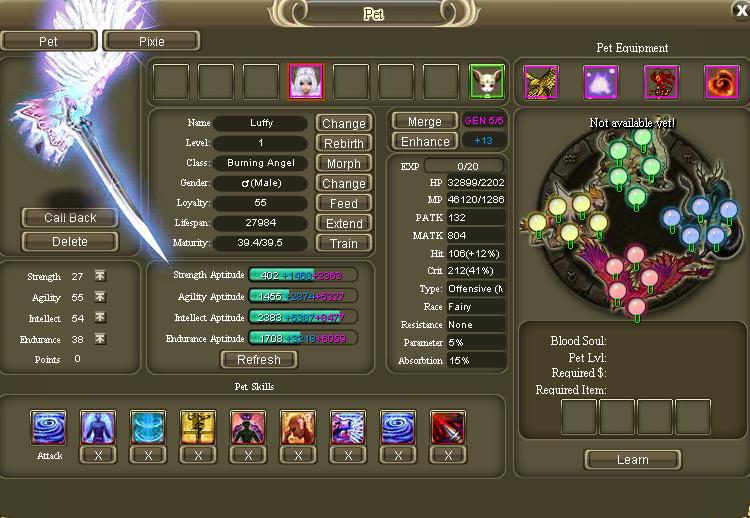The height and width of the screenshot is (518, 750).
Task: Select the red blade pet skill icon
Action: pos(447,427)
